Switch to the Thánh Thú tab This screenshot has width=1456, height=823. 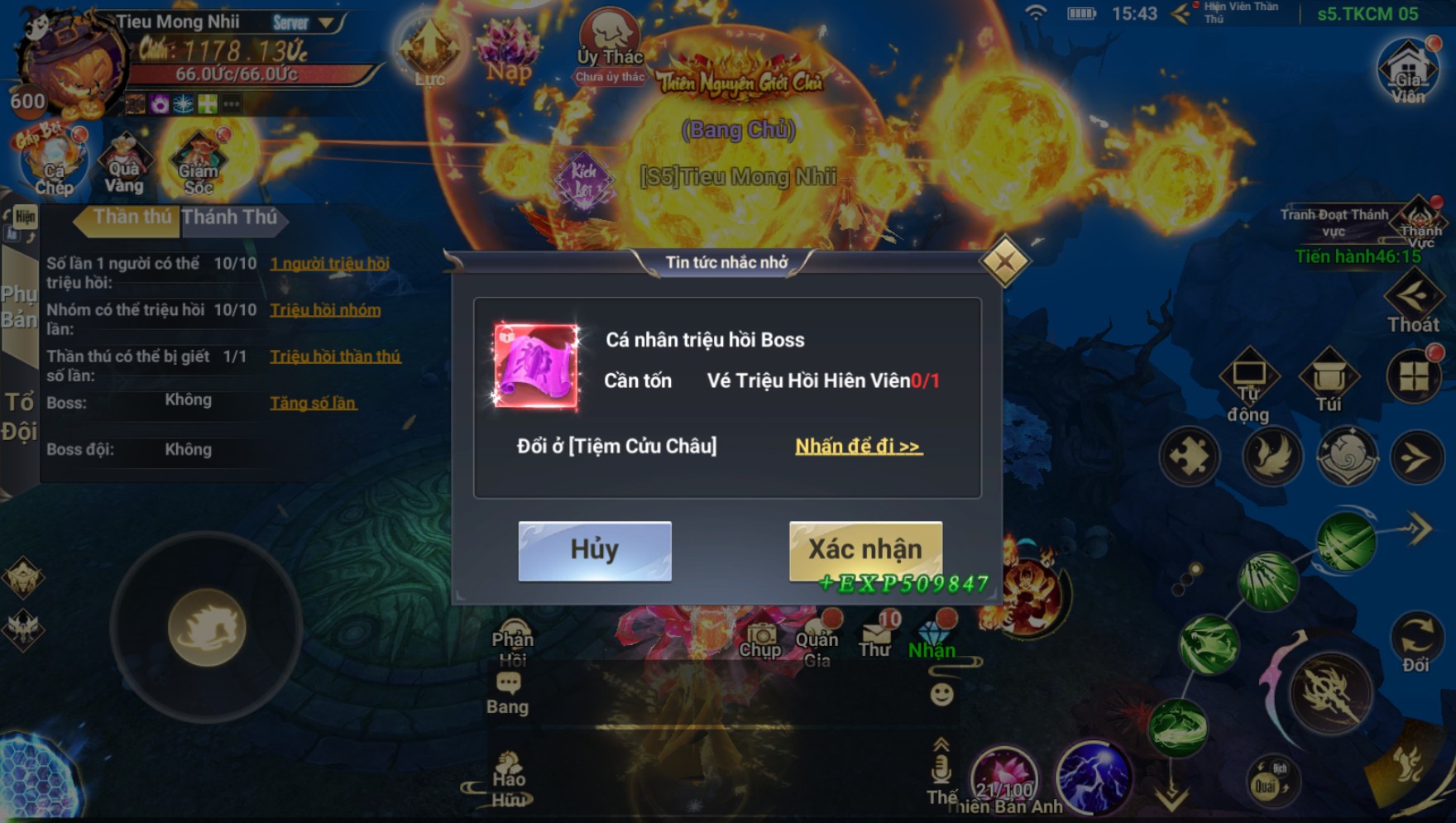(231, 218)
